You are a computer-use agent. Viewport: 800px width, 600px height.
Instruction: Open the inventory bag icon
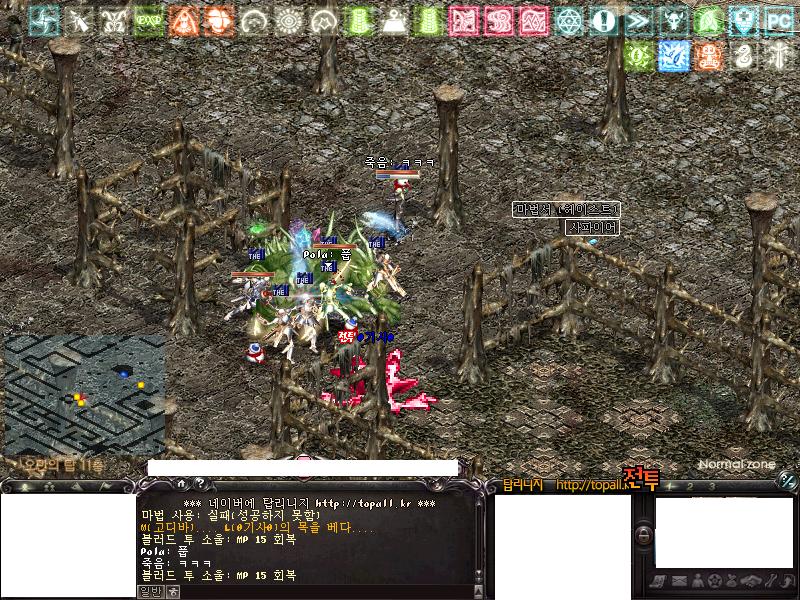(x=732, y=581)
